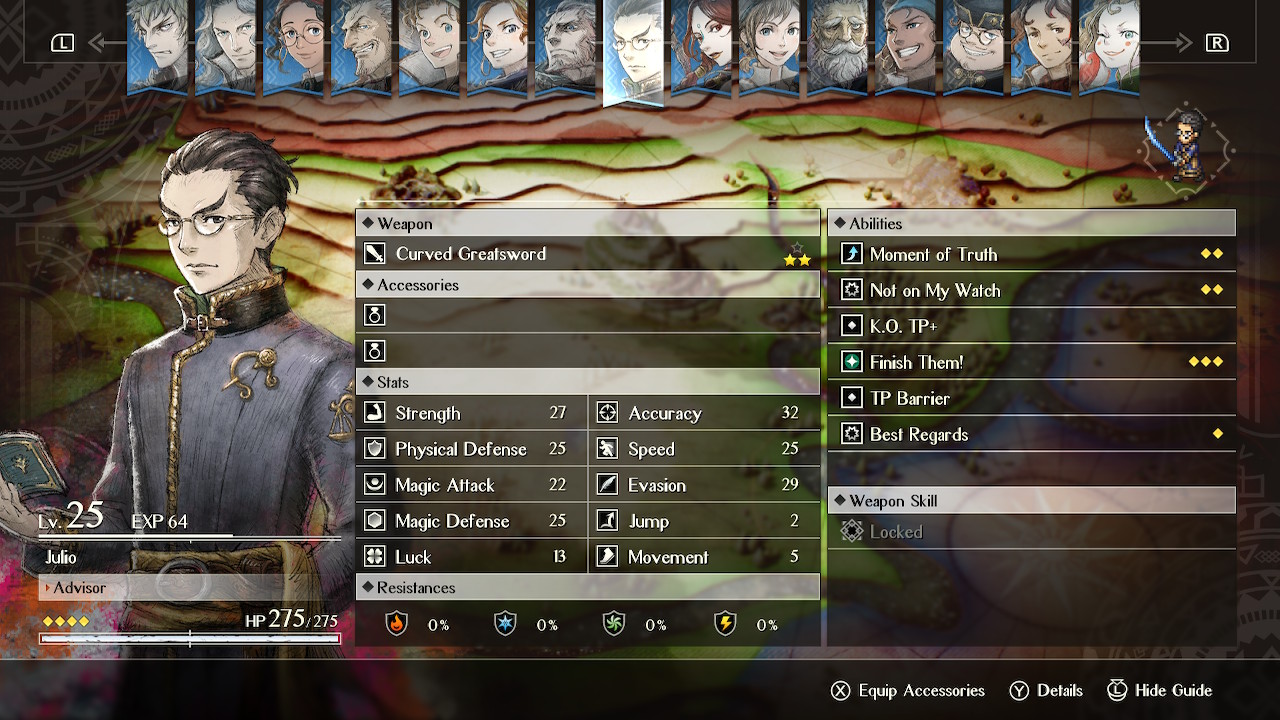Click Hide Guide at the bottom
1280x720 pixels.
coord(1160,690)
